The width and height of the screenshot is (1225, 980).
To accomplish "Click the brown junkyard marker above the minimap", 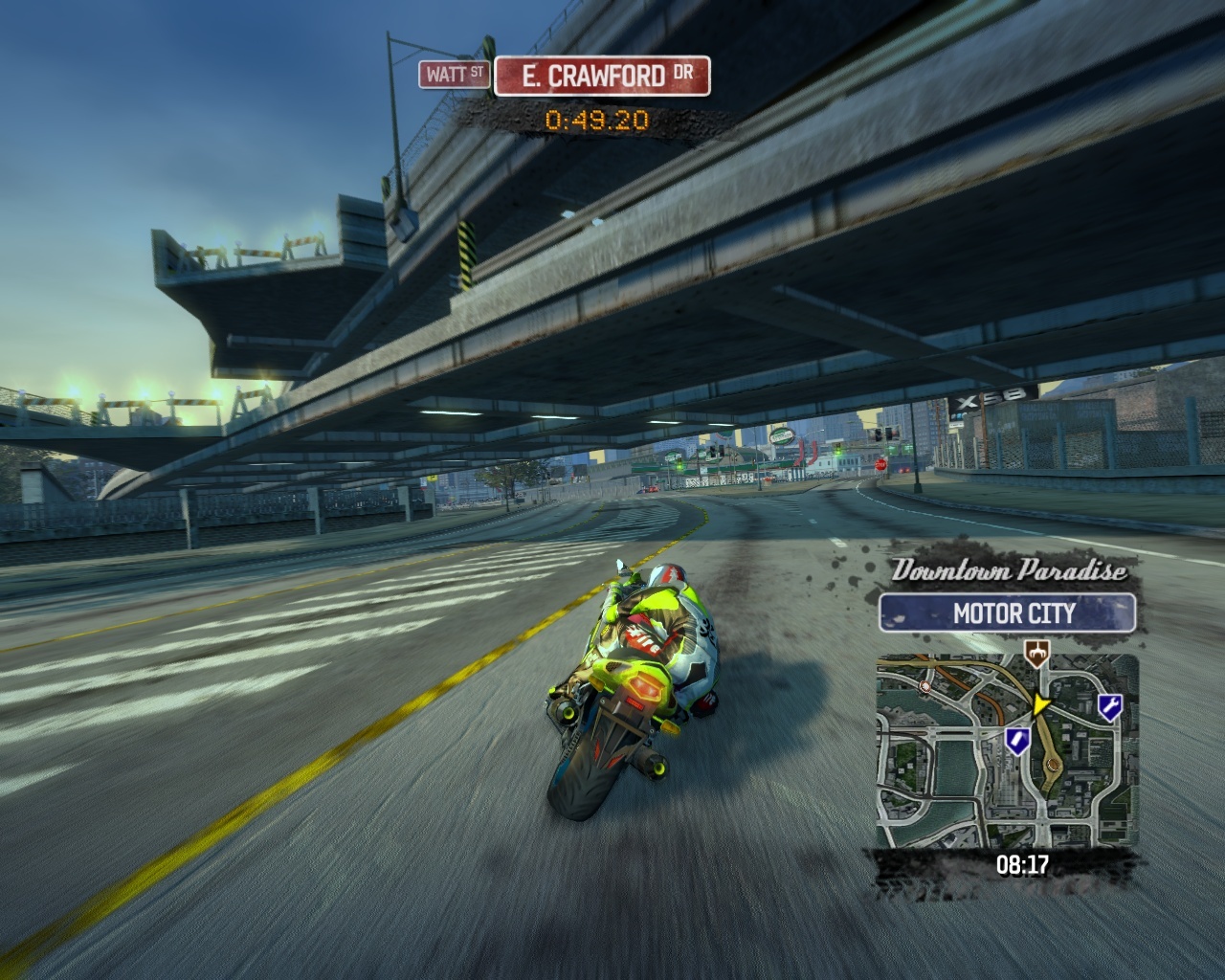I will 1036,653.
